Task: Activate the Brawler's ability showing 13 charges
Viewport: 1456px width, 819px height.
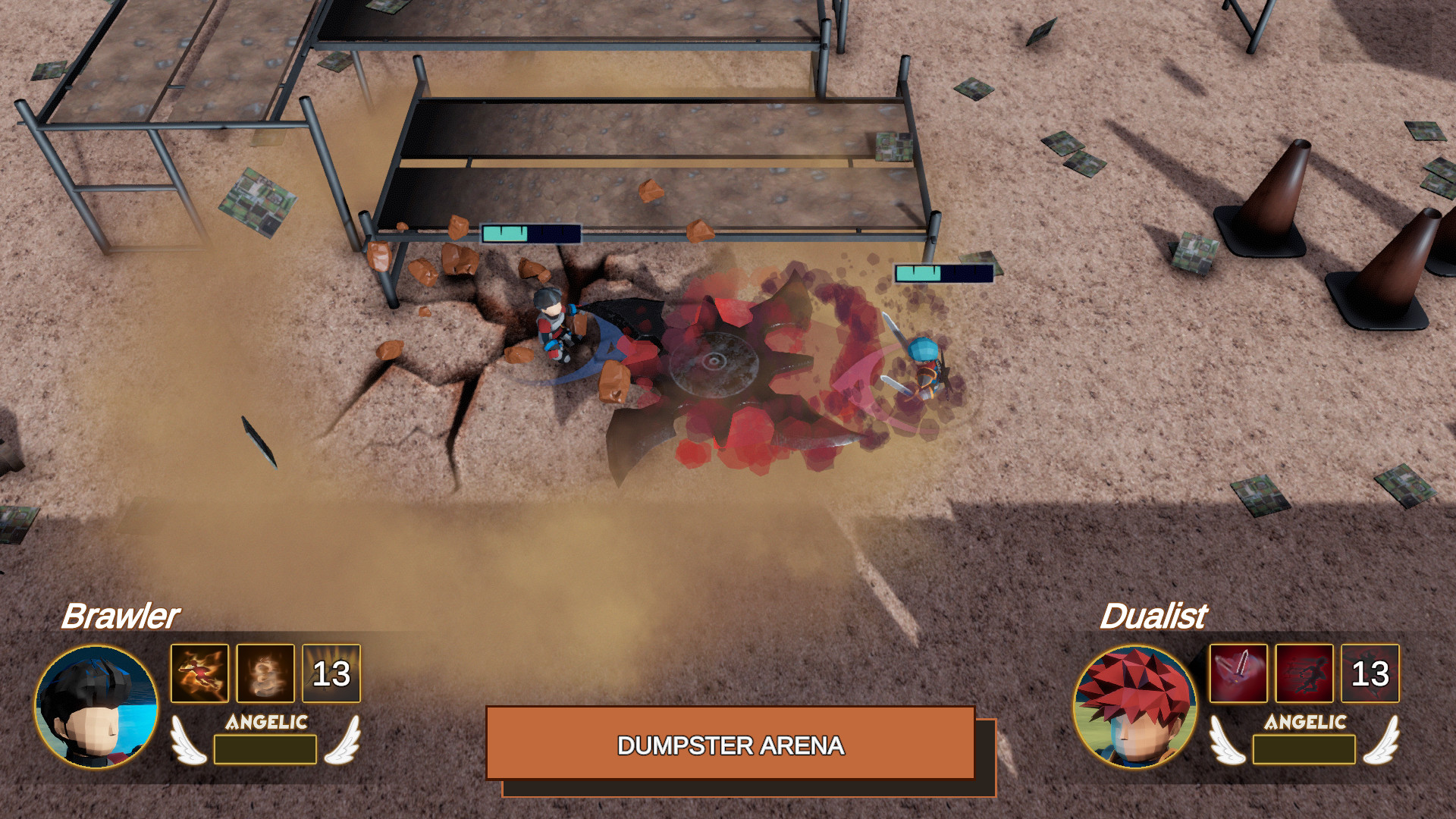Action: tap(331, 673)
